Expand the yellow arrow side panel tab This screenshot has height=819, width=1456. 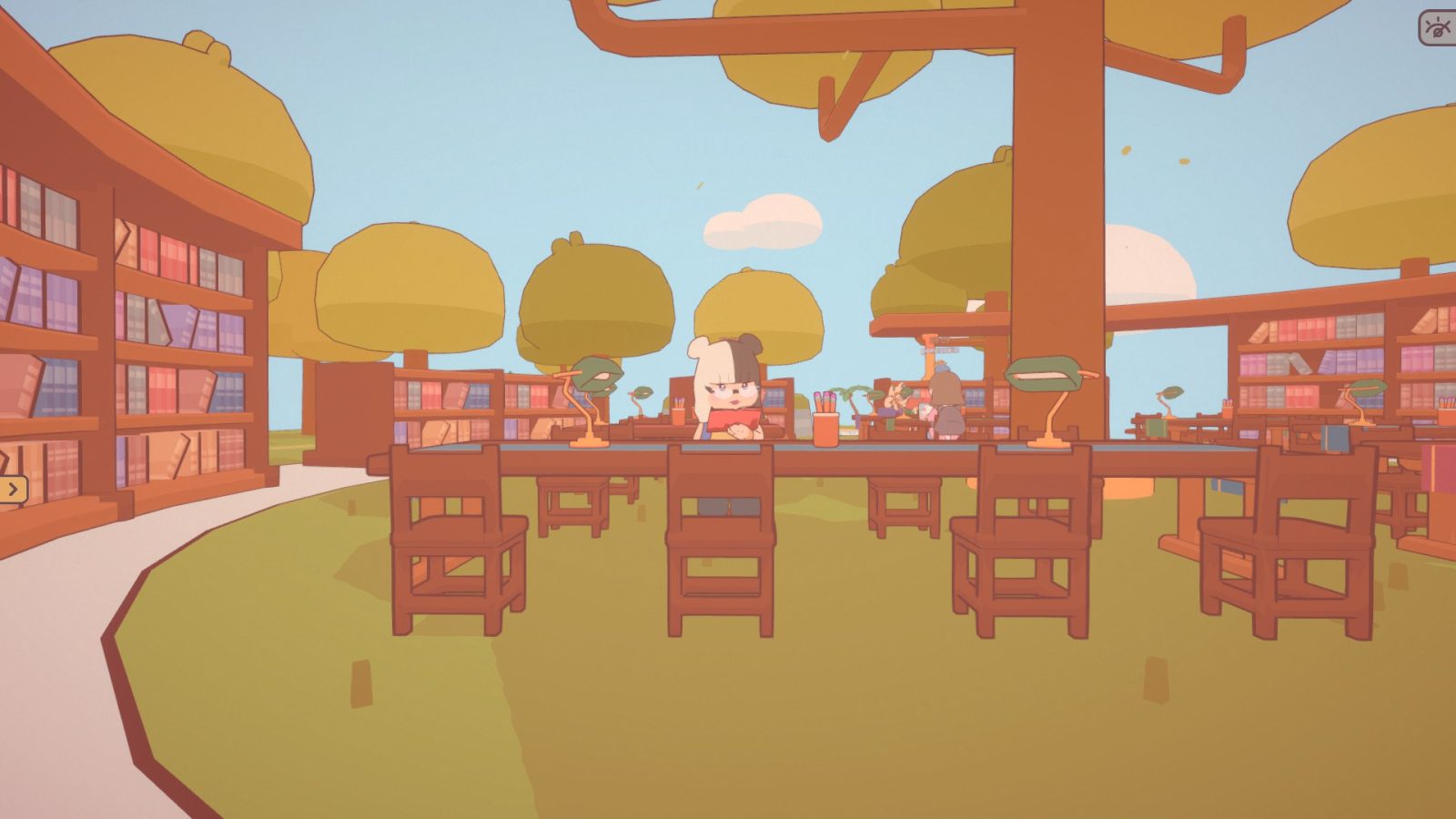pos(13,490)
